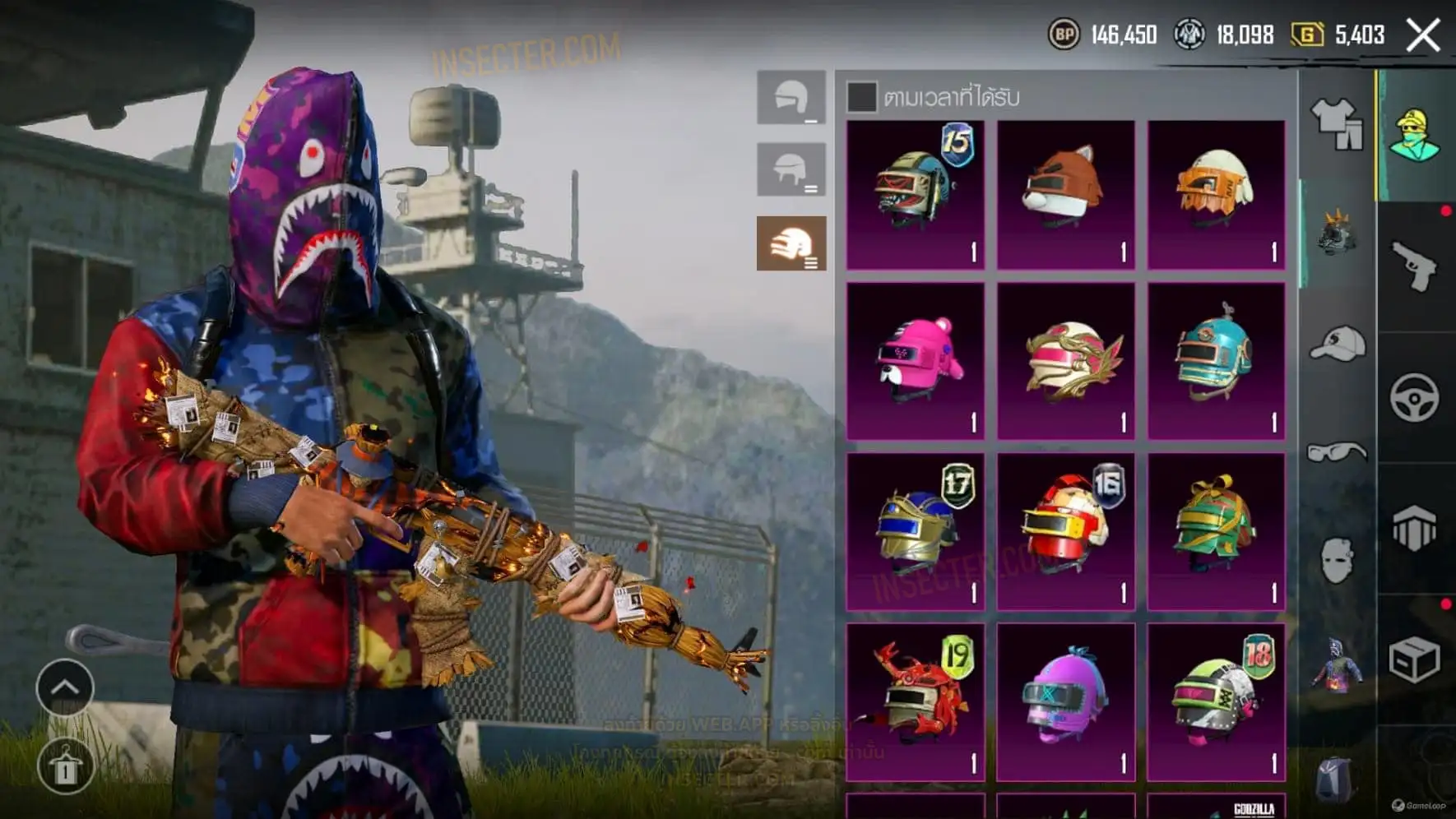Close the inventory screen
The height and width of the screenshot is (819, 1456).
1423,35
